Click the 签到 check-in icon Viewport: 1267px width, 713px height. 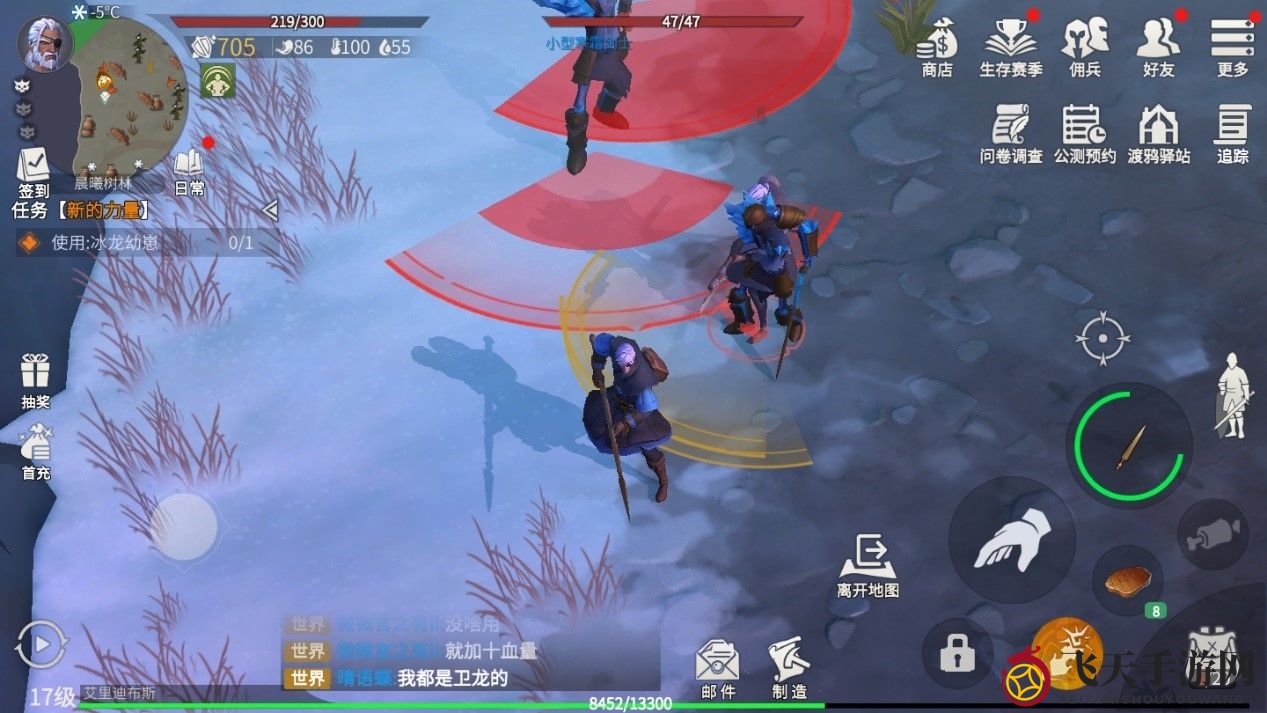[33, 171]
